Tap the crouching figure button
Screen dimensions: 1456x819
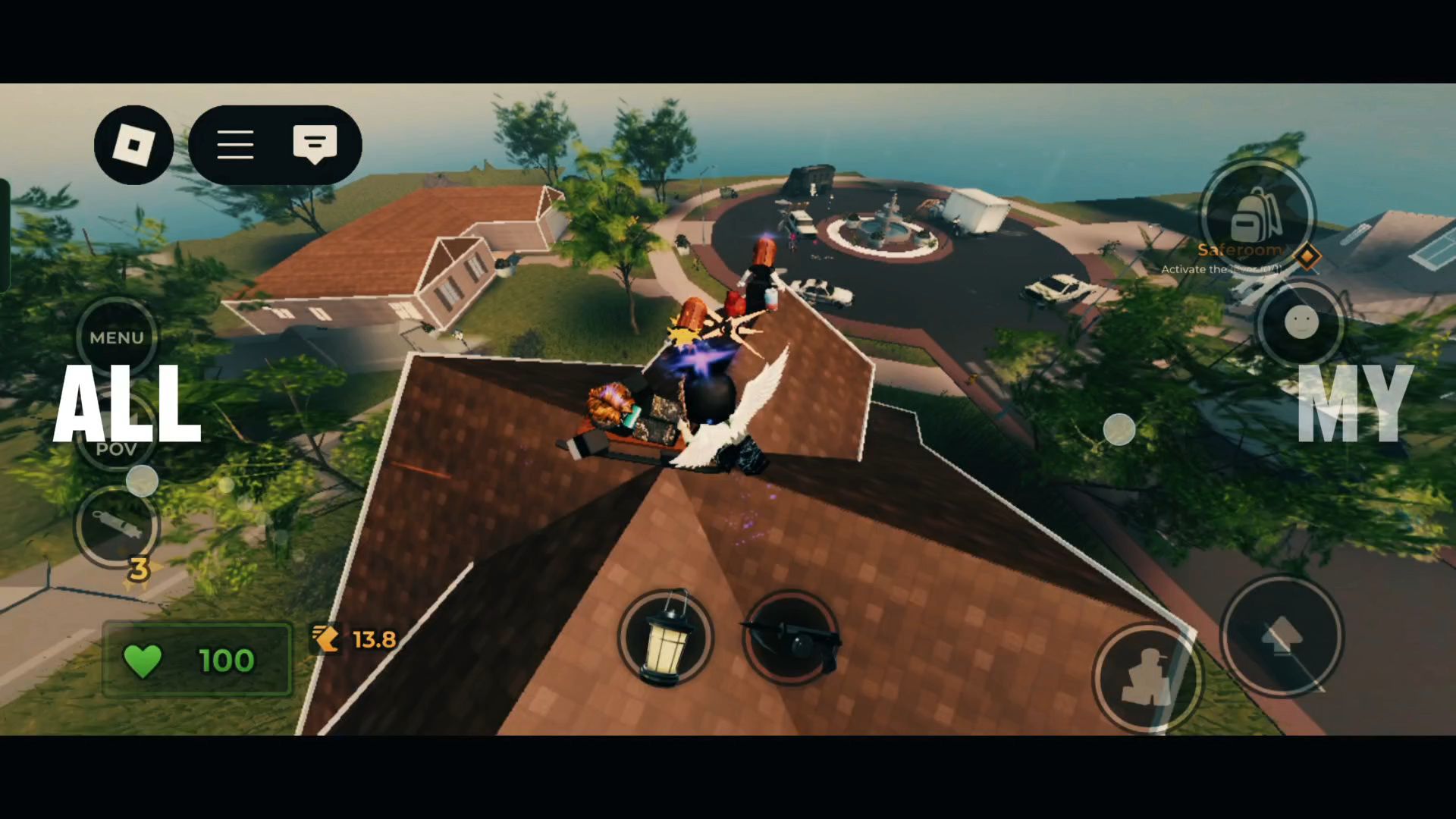1147,677
